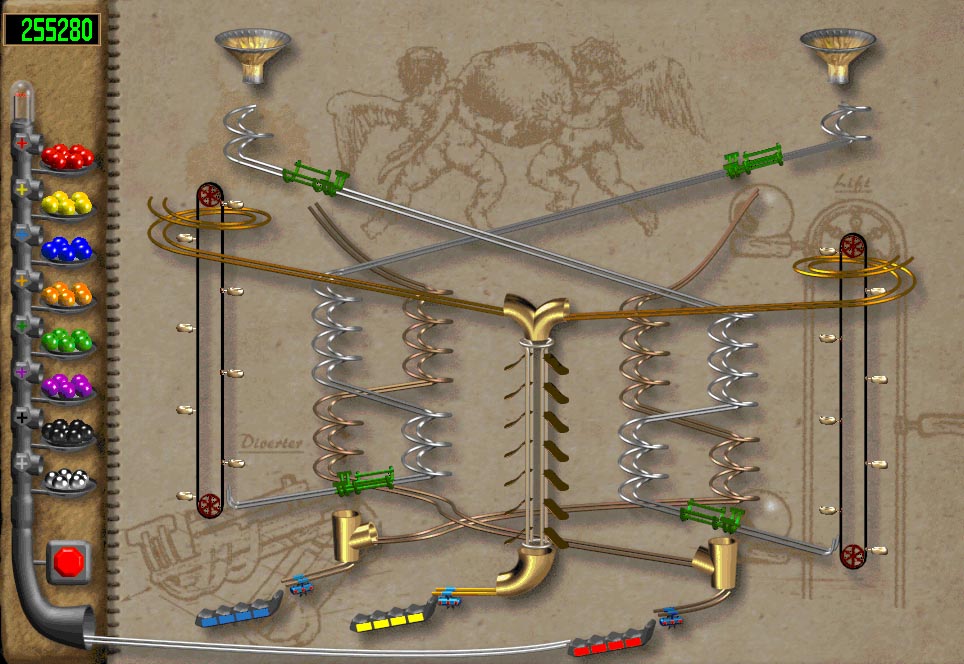This screenshot has height=664, width=964.
Task: Select the left brass funnel
Action: pos(253,54)
